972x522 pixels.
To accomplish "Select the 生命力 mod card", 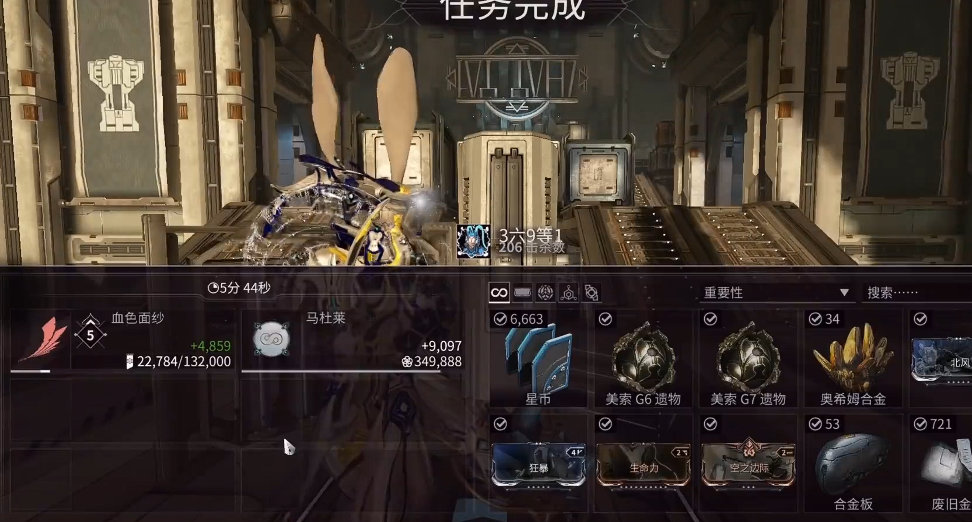I will (x=643, y=463).
